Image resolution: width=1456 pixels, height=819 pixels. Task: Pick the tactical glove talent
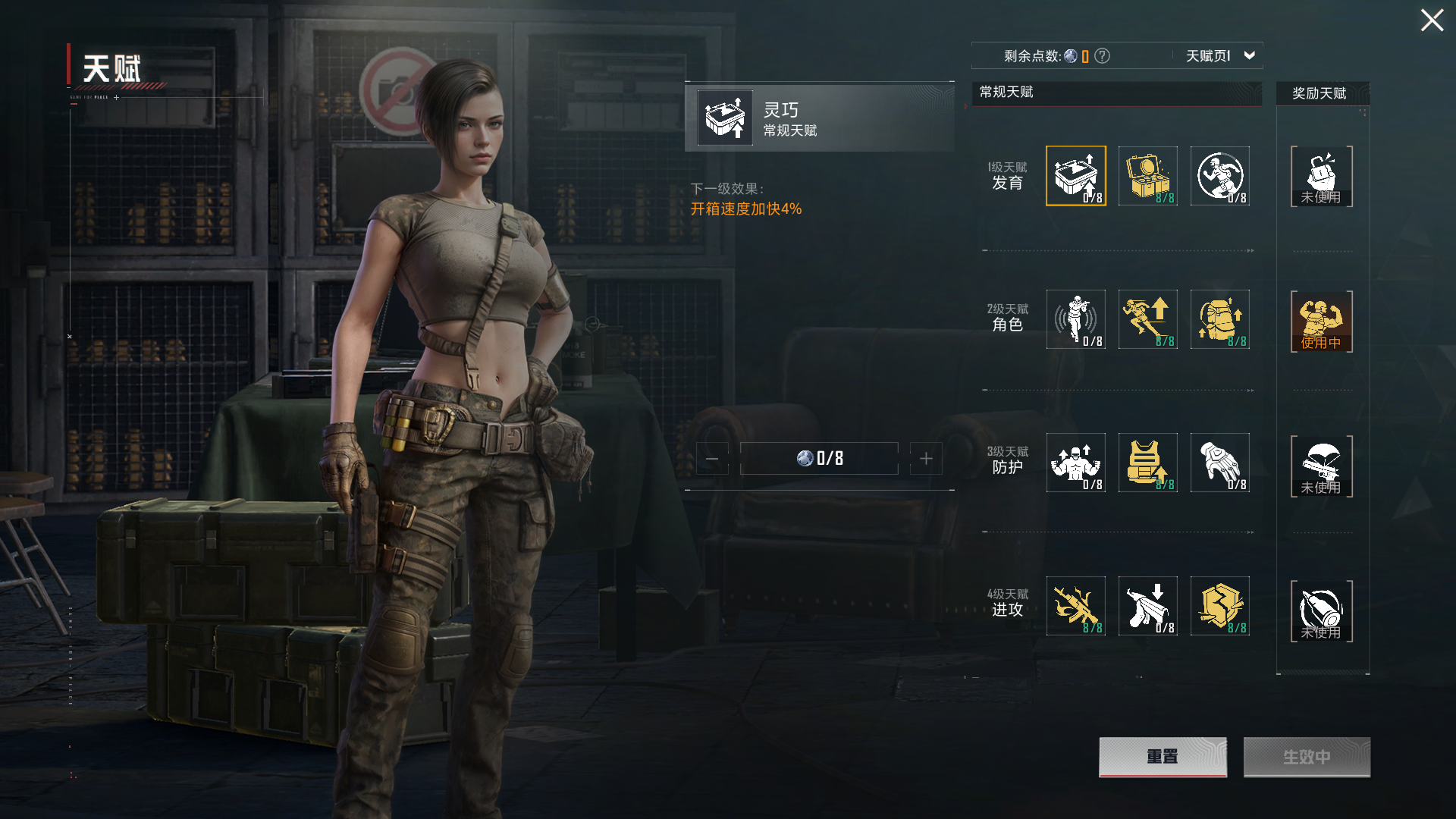[x=1219, y=463]
